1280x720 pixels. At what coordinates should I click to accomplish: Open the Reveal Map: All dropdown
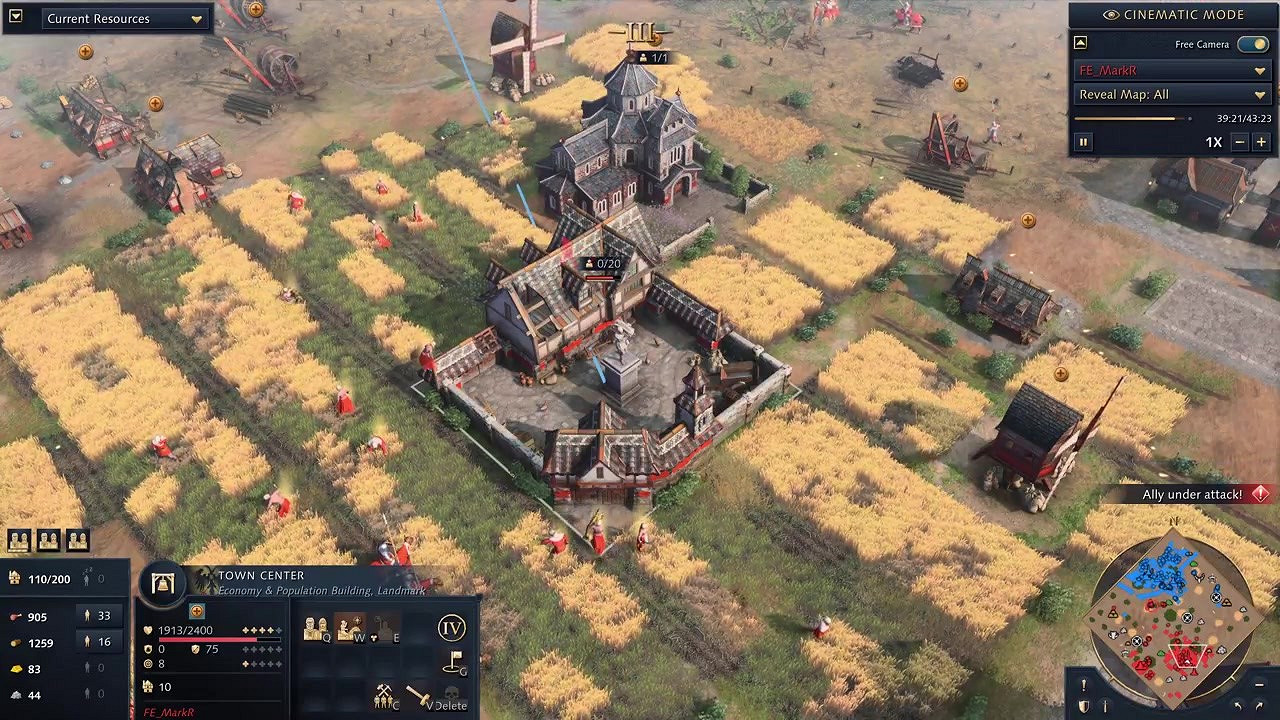[x=1171, y=94]
